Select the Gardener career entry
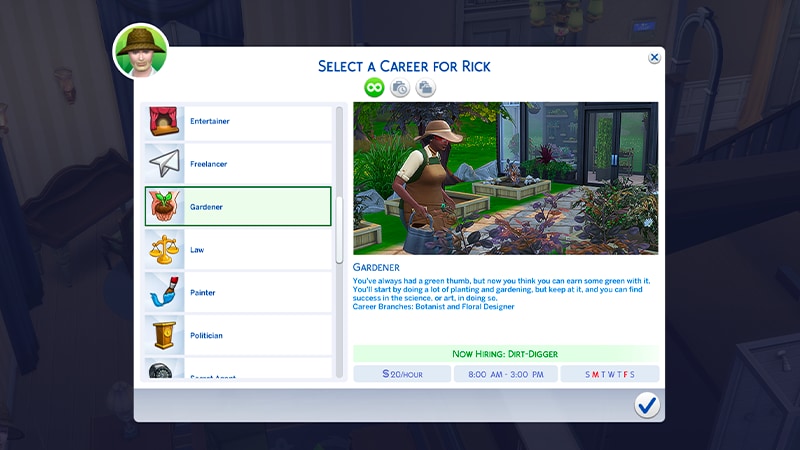The image size is (800, 450). [238, 207]
